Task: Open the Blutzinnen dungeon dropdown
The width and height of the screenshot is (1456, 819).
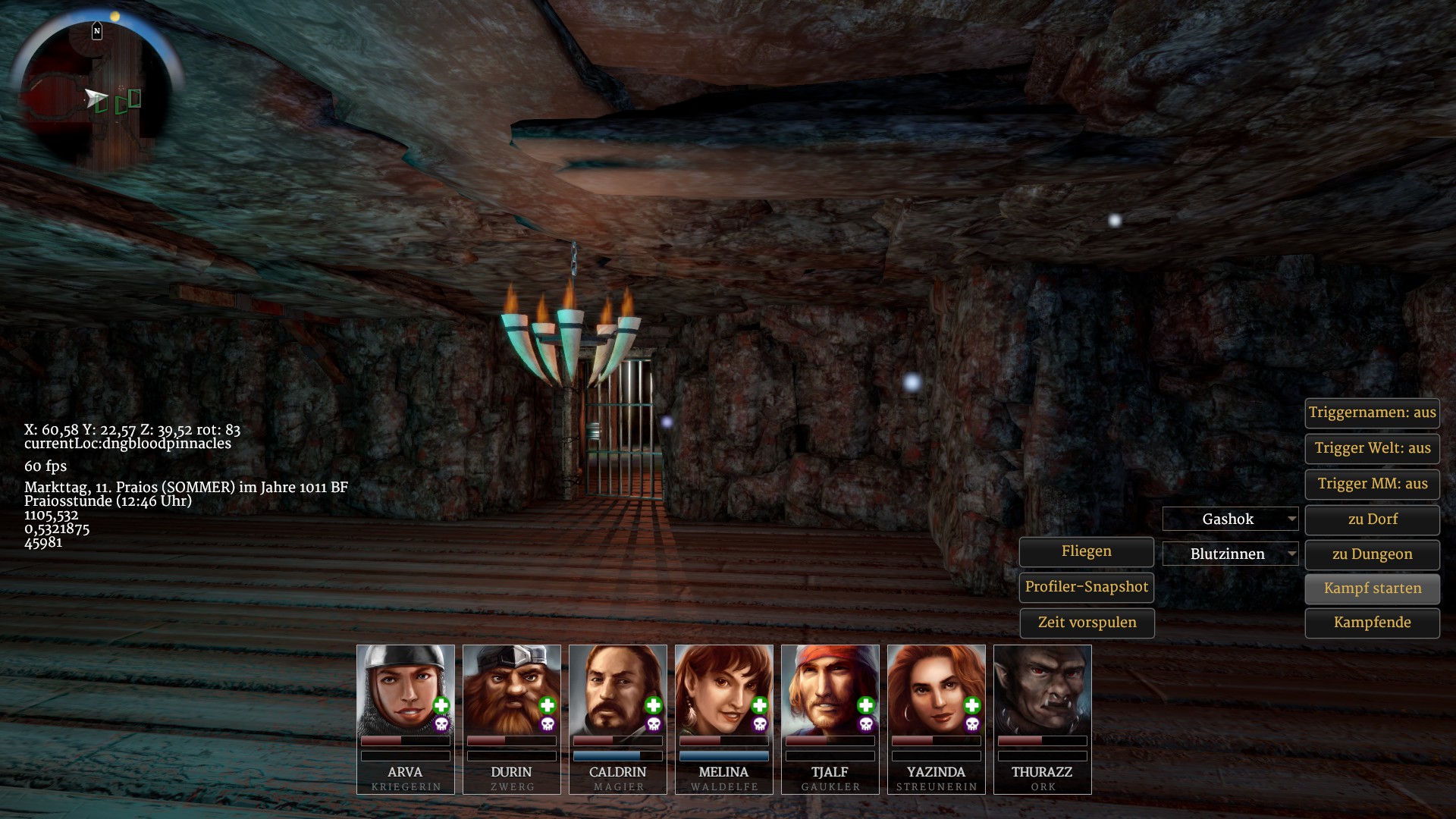Action: click(x=1230, y=554)
